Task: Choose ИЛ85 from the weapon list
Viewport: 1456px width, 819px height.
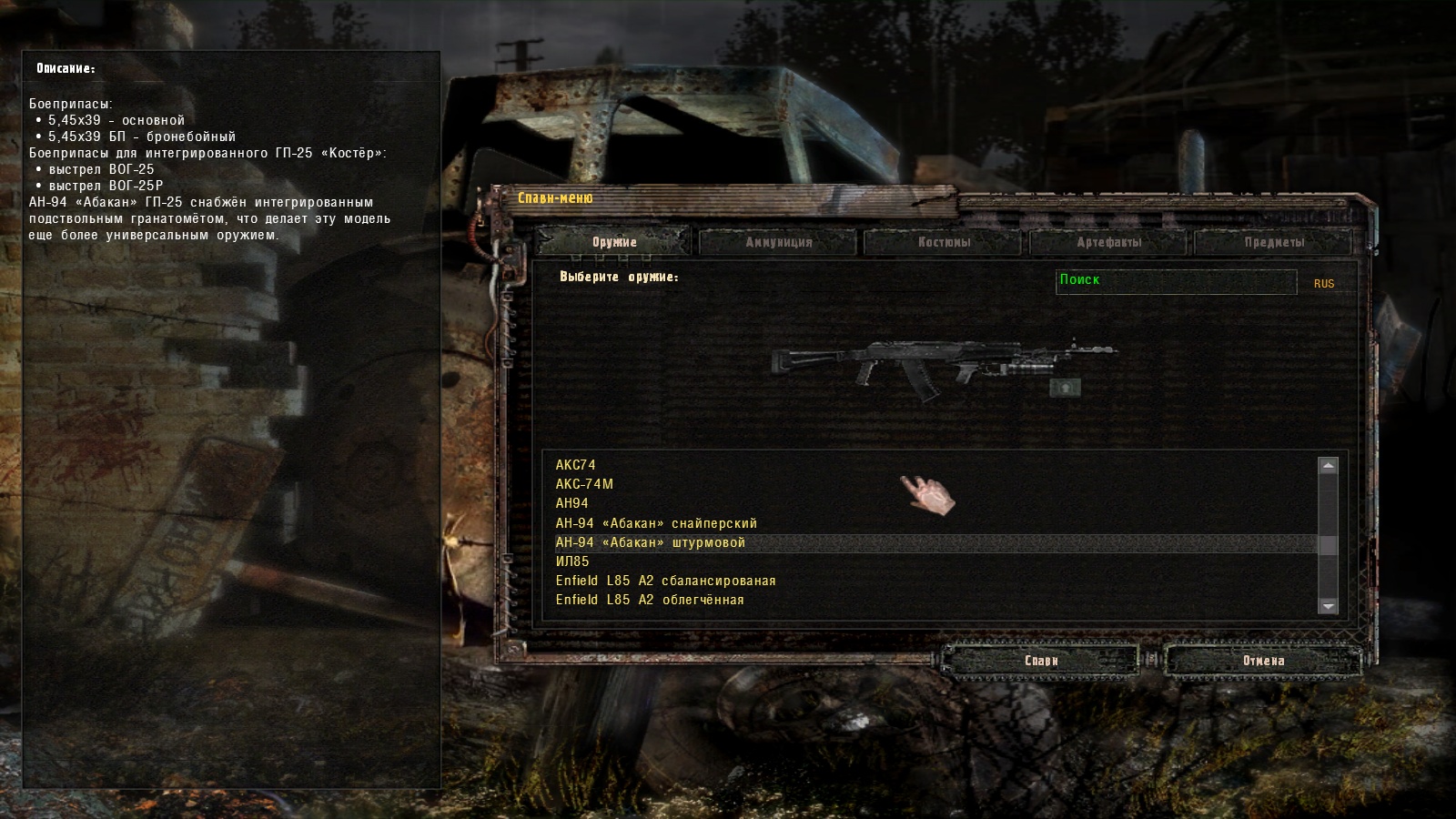Action: point(572,561)
